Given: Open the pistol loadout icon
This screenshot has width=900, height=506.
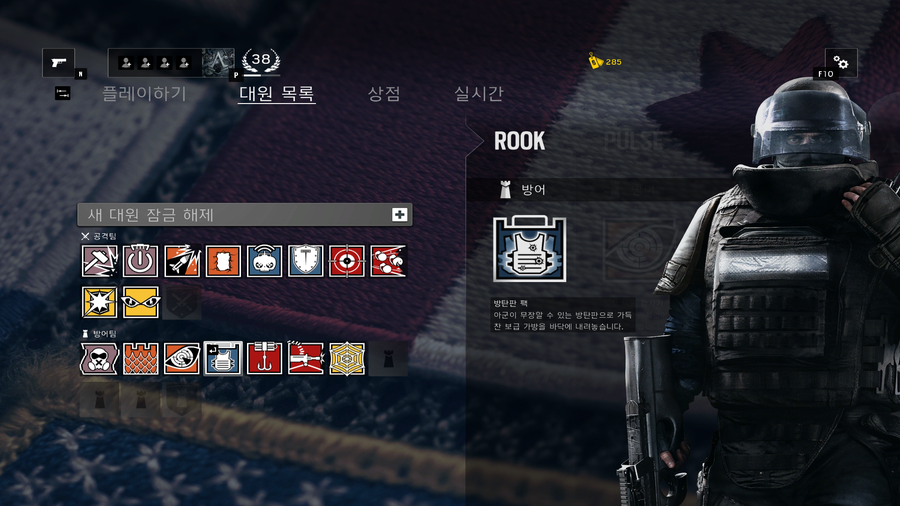Looking at the screenshot, I should [58, 63].
